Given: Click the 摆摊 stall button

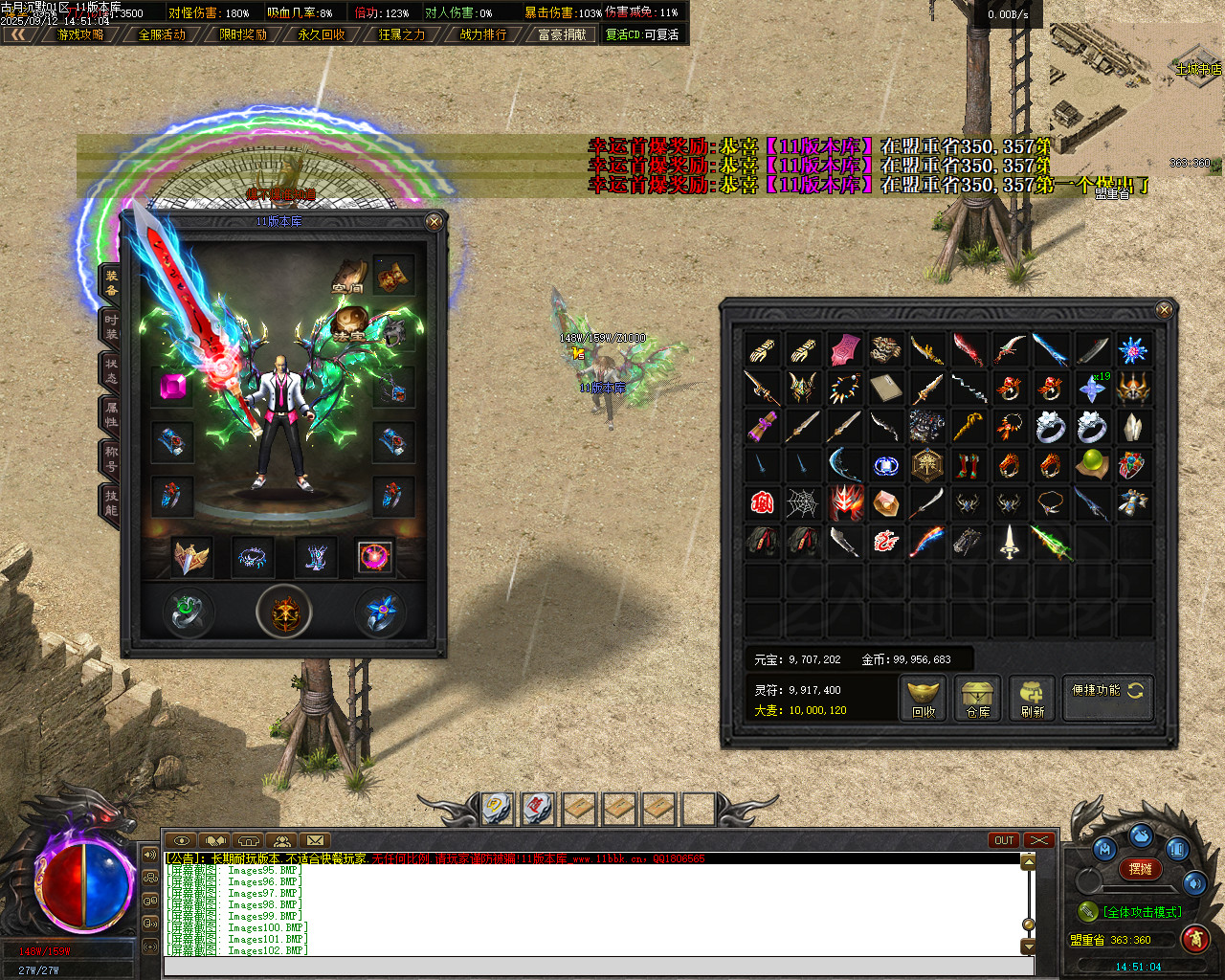Looking at the screenshot, I should coord(1141,869).
